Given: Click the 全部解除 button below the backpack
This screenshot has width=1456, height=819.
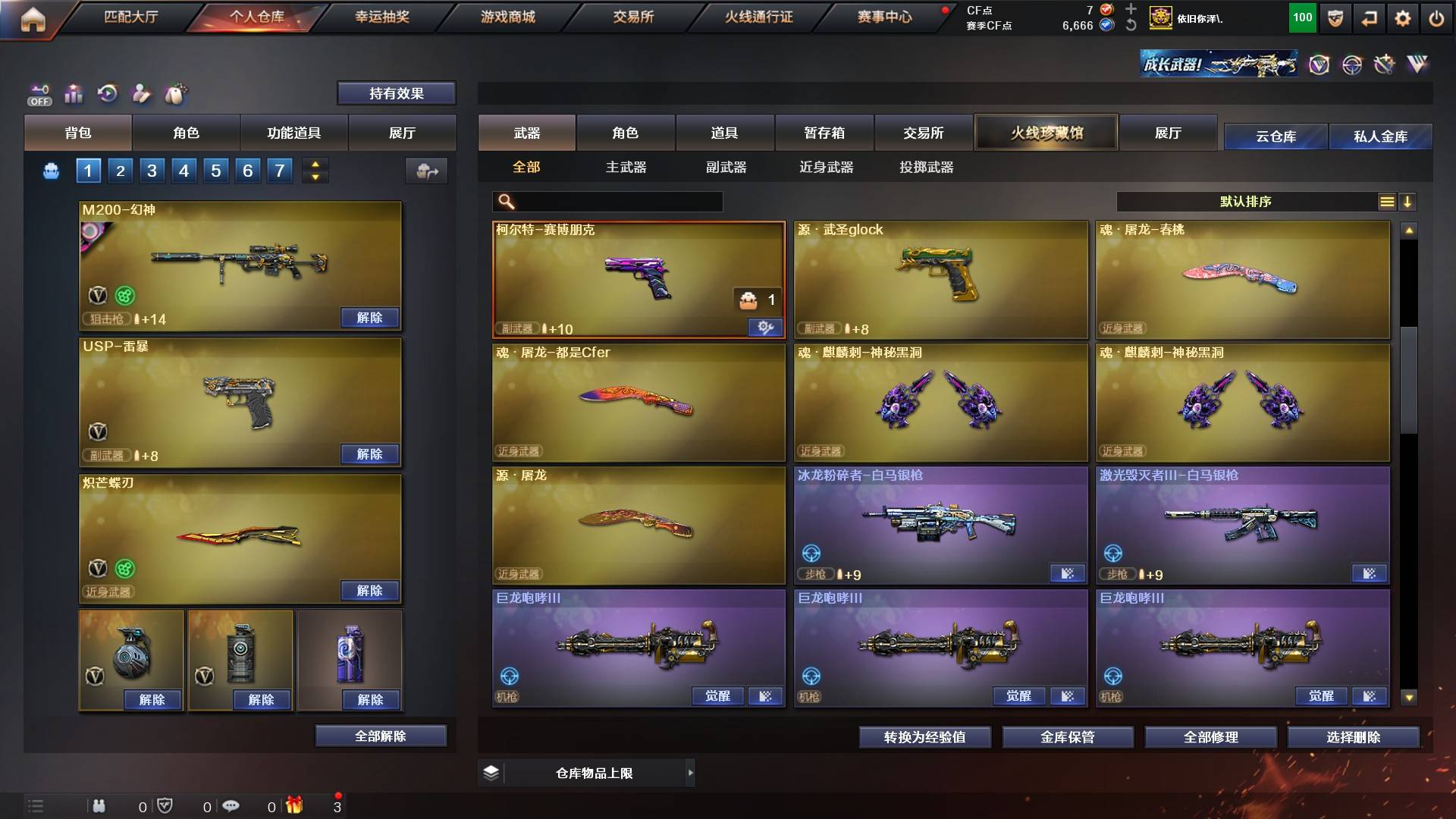Looking at the screenshot, I should click(381, 736).
